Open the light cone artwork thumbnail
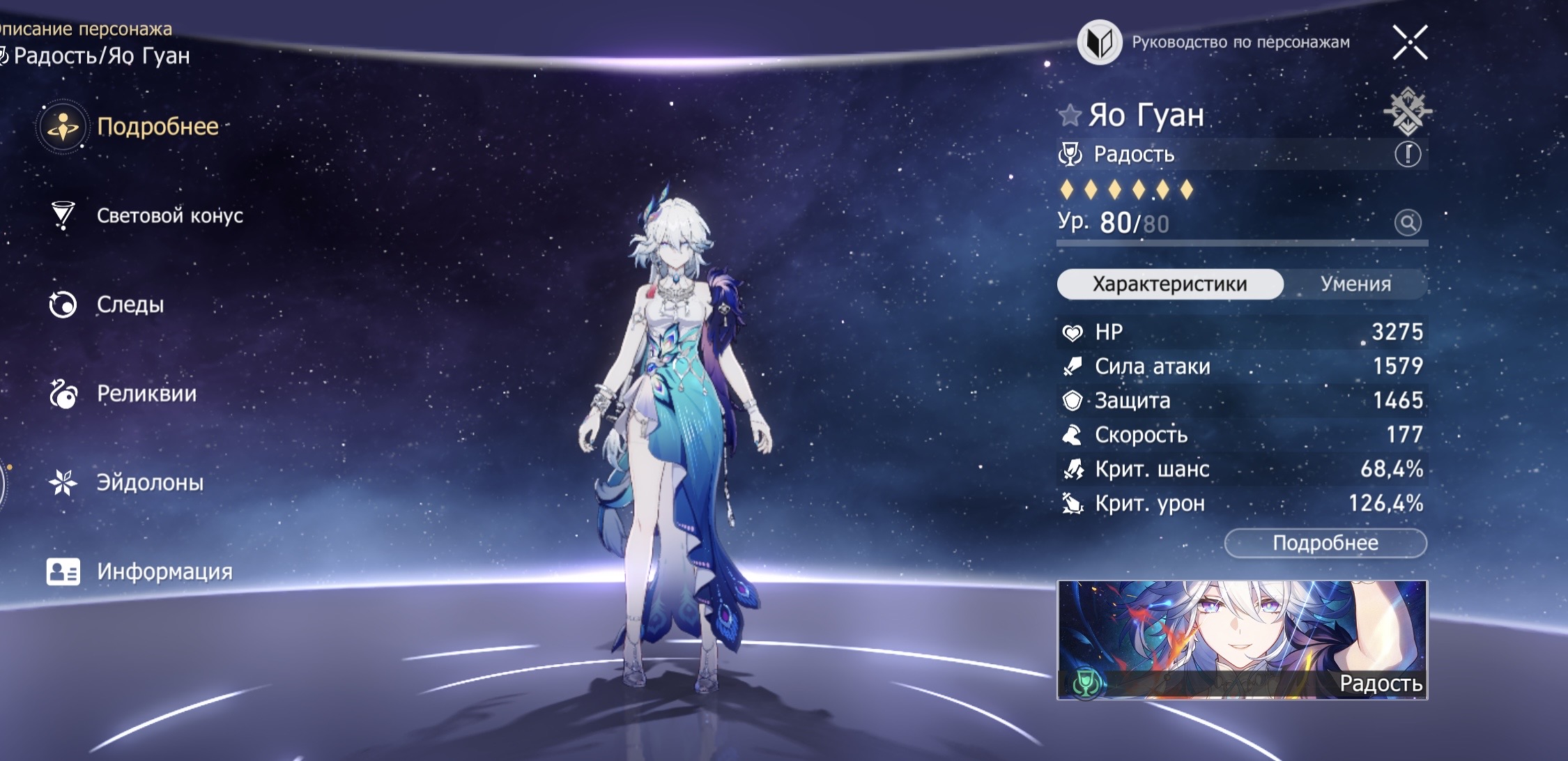This screenshot has width=1568, height=761. click(1242, 640)
